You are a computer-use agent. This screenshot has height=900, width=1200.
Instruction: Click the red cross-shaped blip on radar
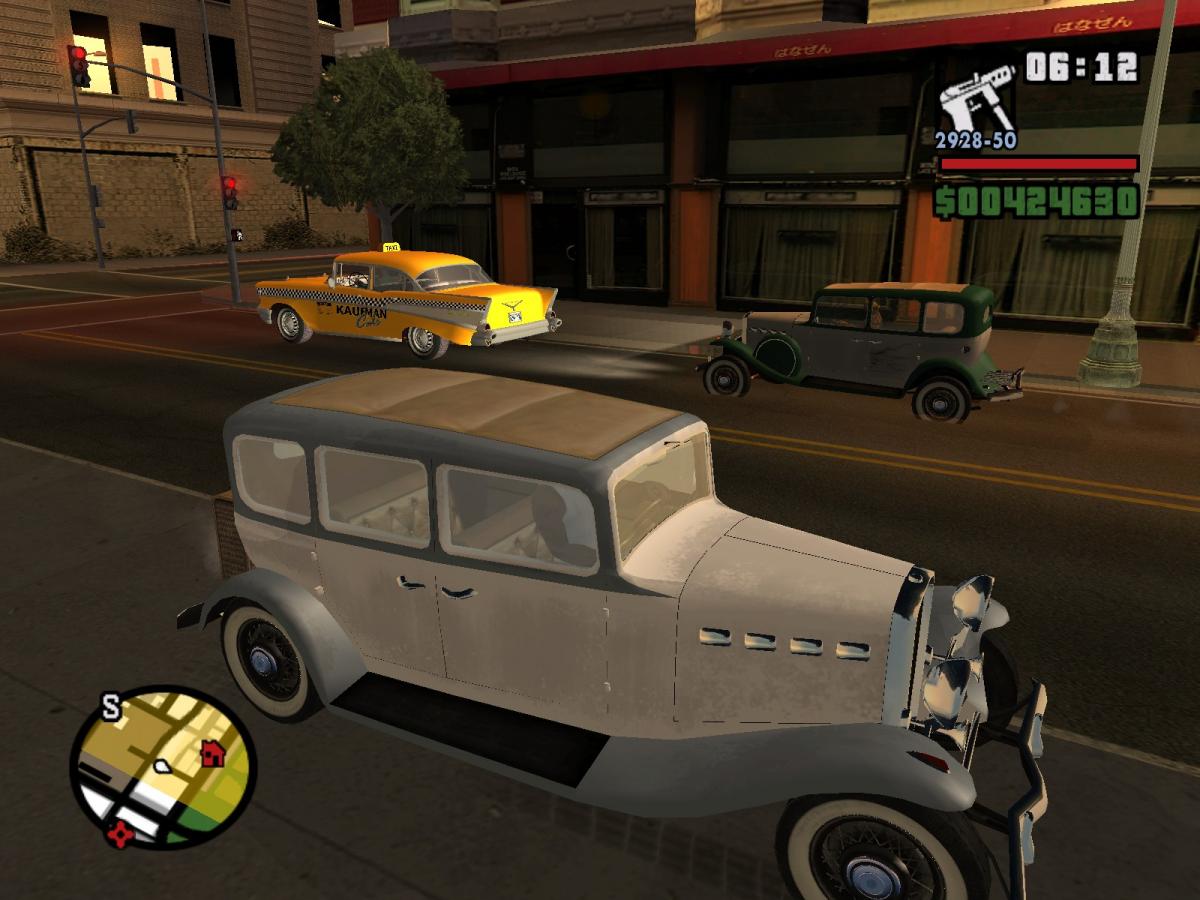click(x=121, y=832)
